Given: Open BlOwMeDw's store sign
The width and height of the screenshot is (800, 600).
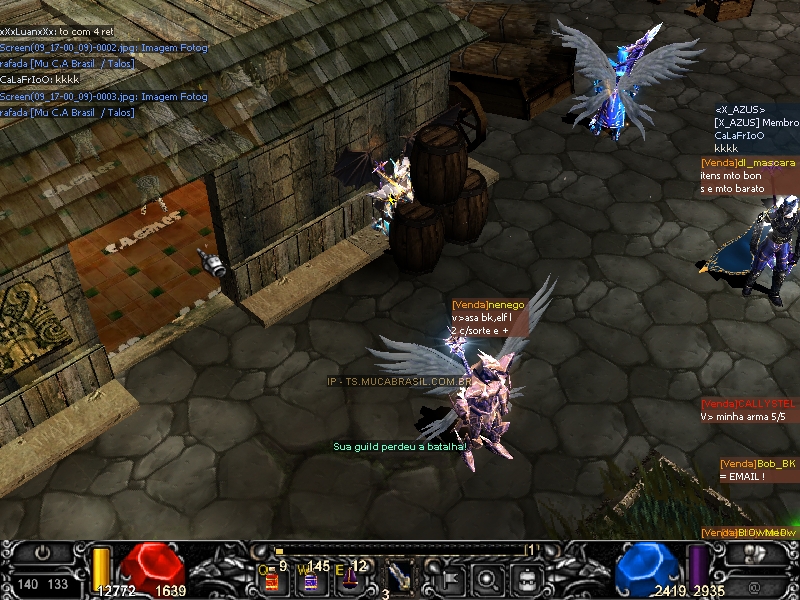Looking at the screenshot, I should pos(748,533).
